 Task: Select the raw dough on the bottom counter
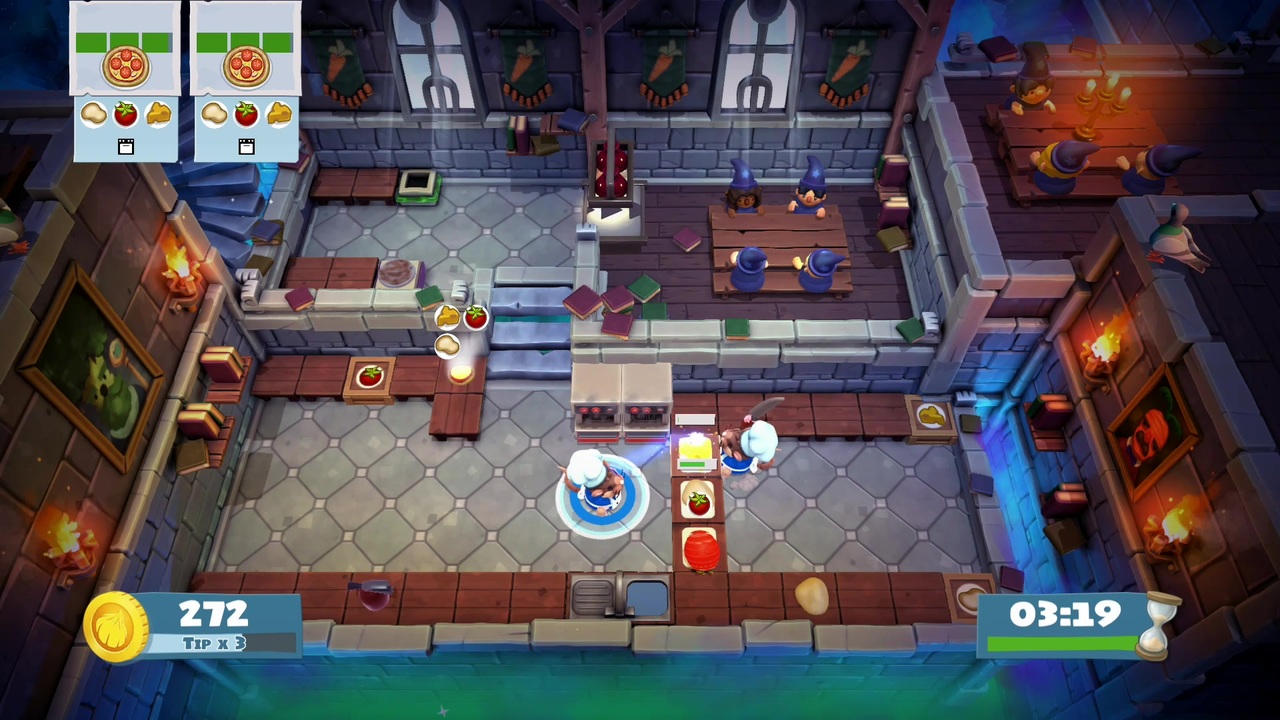(x=810, y=596)
